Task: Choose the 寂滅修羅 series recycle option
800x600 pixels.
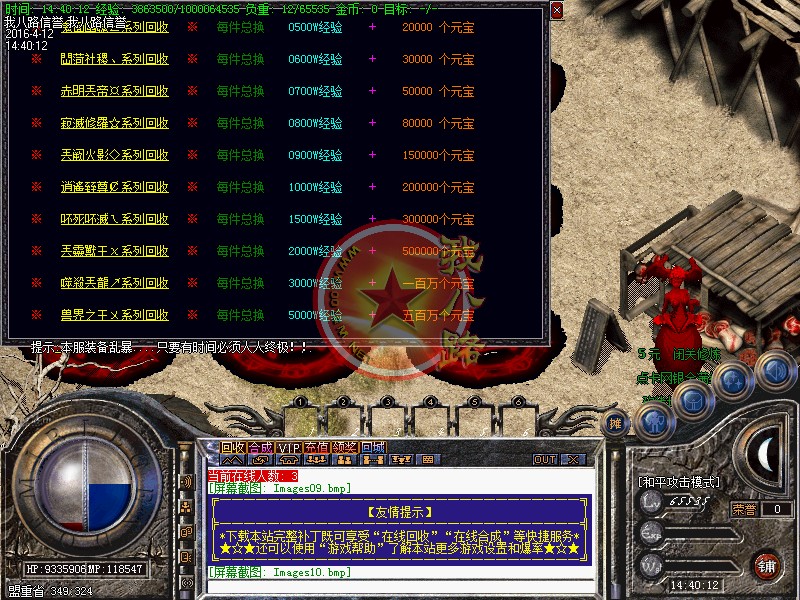Action: [114, 123]
